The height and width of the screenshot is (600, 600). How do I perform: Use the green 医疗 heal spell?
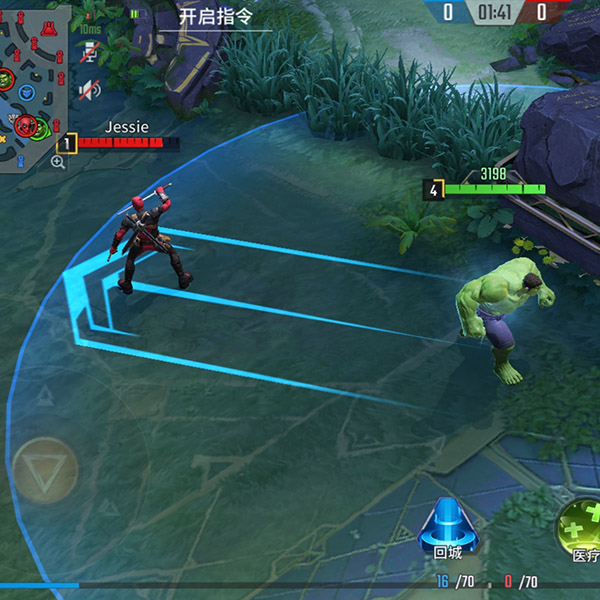(x=581, y=527)
